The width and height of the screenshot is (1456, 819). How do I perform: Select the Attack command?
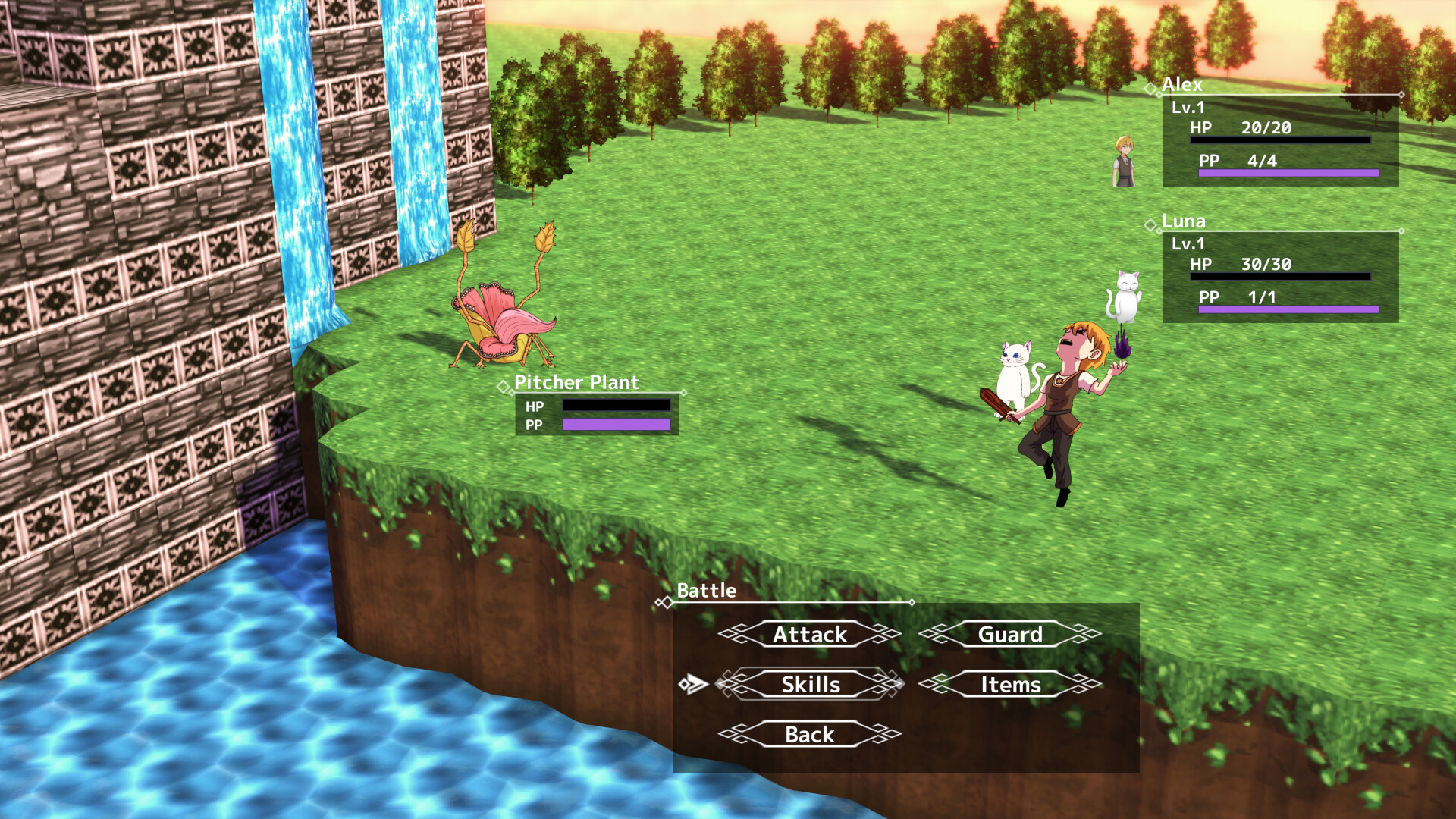coord(808,635)
